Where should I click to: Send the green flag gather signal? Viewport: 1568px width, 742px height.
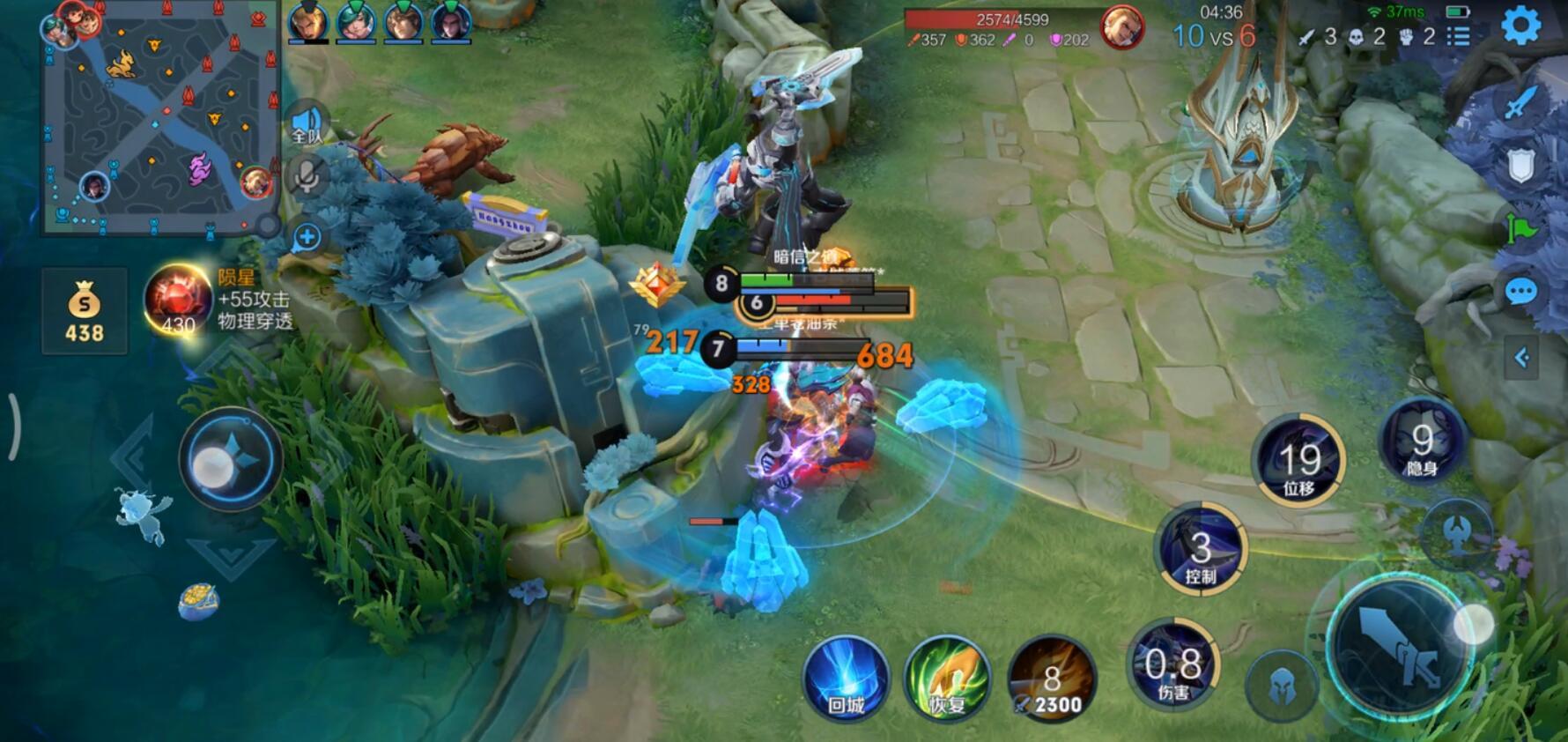point(1520,230)
